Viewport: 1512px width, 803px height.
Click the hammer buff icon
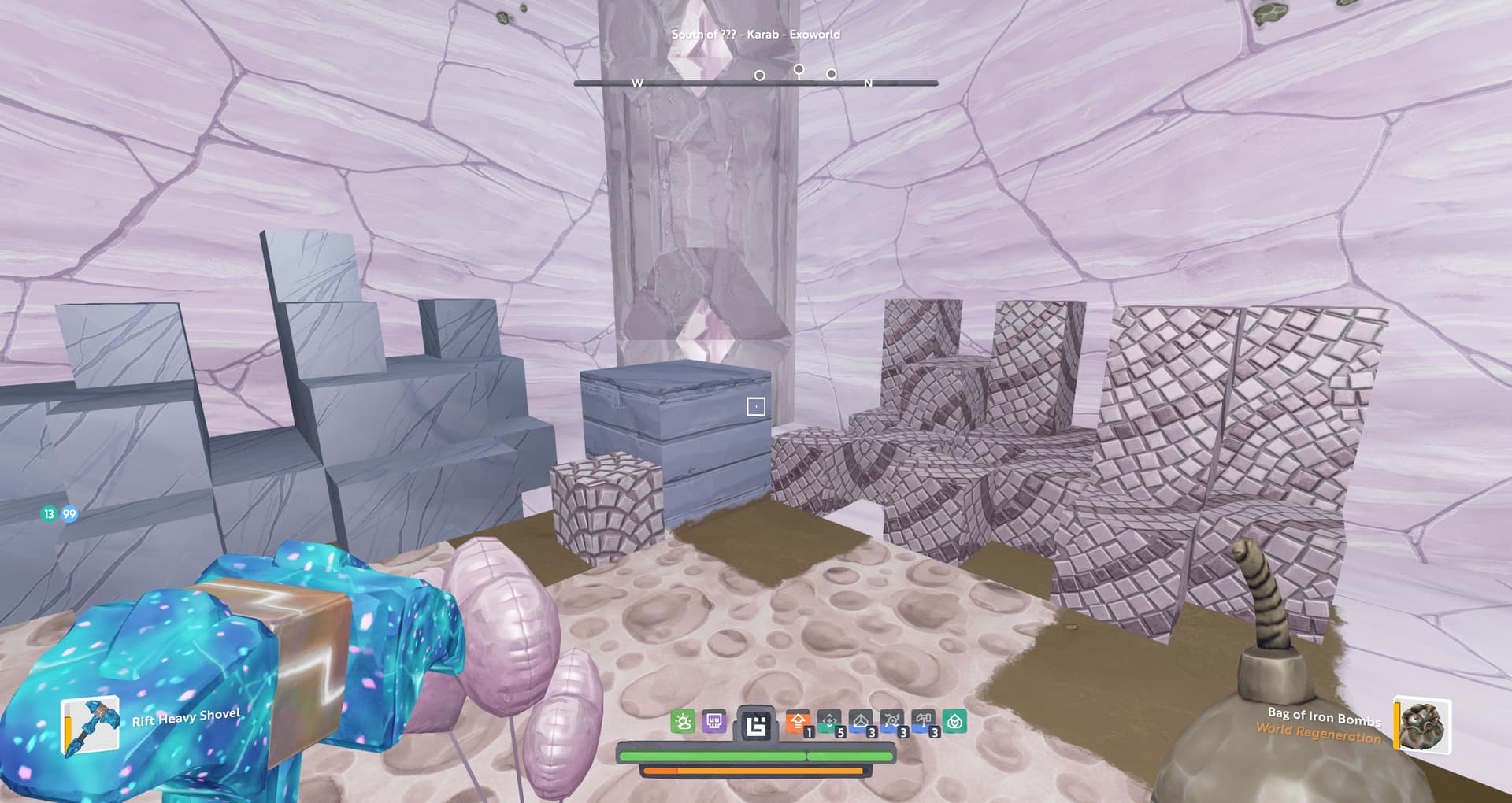tap(923, 721)
